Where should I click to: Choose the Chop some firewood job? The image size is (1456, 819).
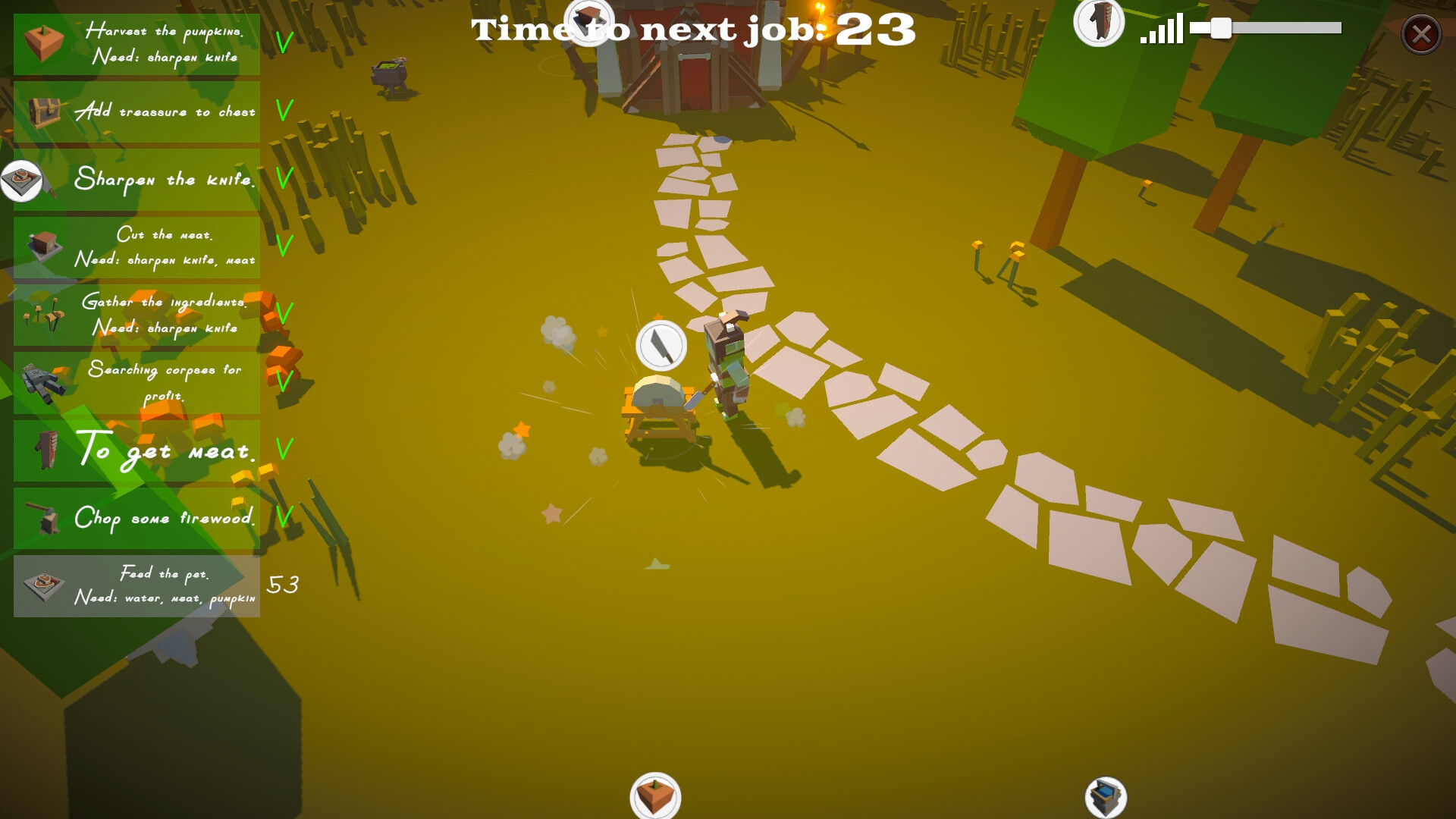point(136,518)
